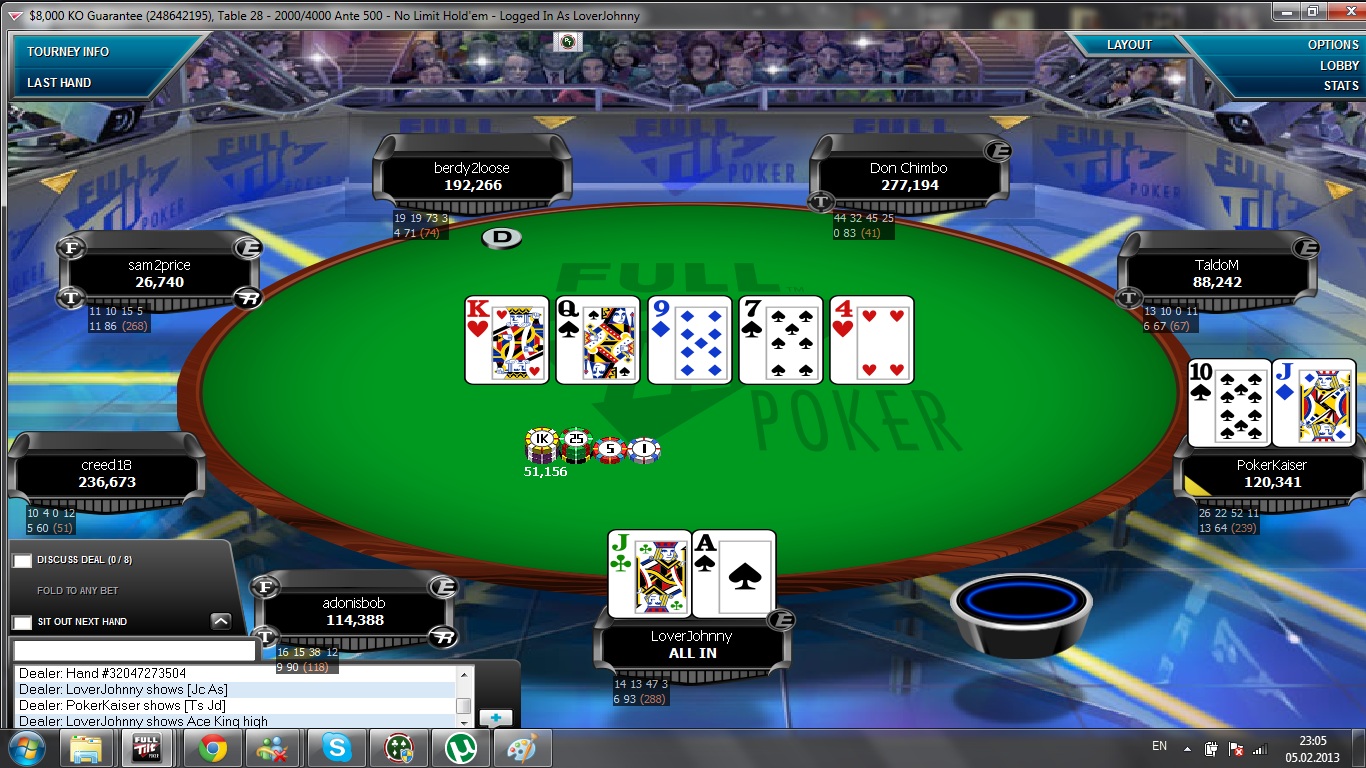Toggle the Sit Out Next Hand checkbox
The image size is (1366, 768).
(22, 622)
